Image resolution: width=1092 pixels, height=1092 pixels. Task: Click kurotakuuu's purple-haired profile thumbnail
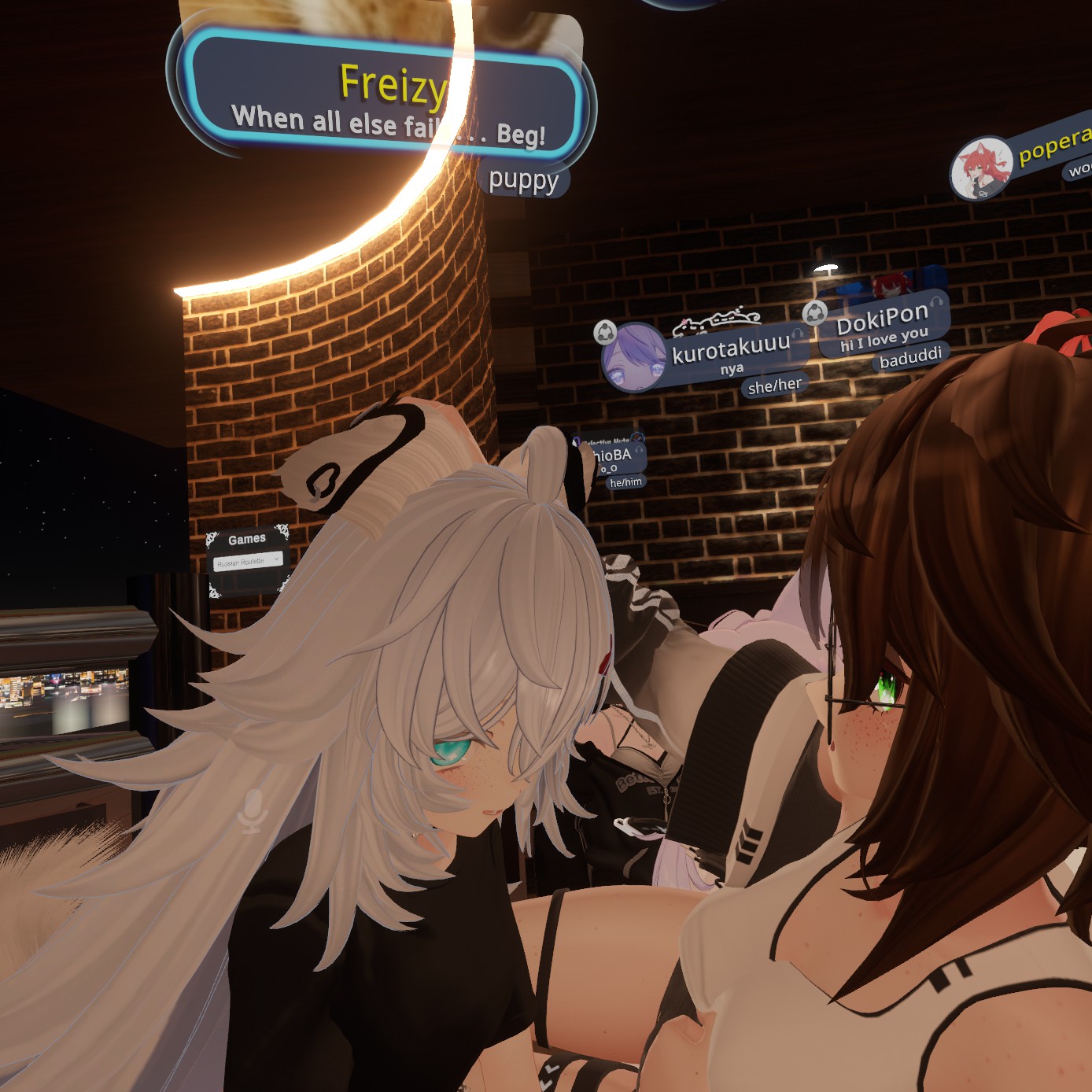[633, 358]
